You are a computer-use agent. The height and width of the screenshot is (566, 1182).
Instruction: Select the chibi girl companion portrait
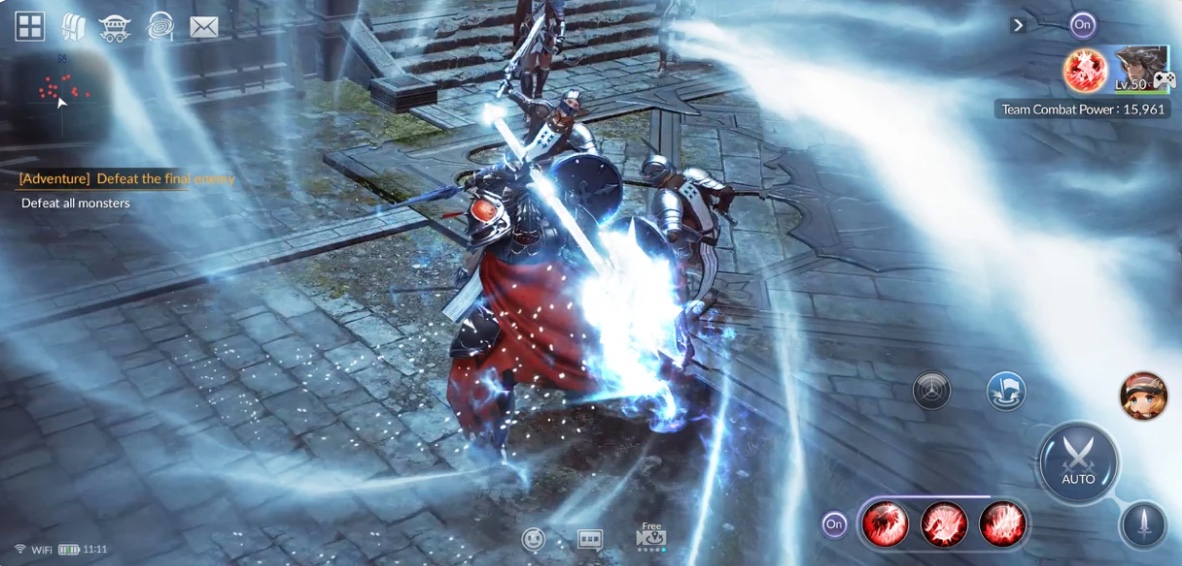point(1143,395)
